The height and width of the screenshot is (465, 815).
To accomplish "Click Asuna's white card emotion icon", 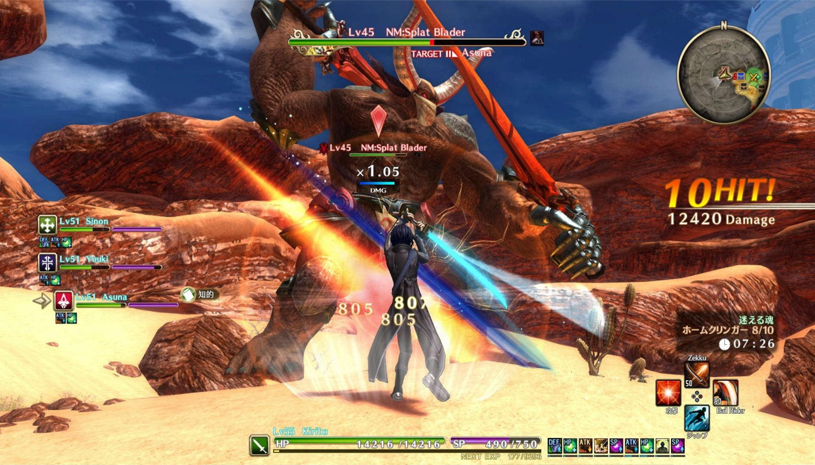I will 188,295.
